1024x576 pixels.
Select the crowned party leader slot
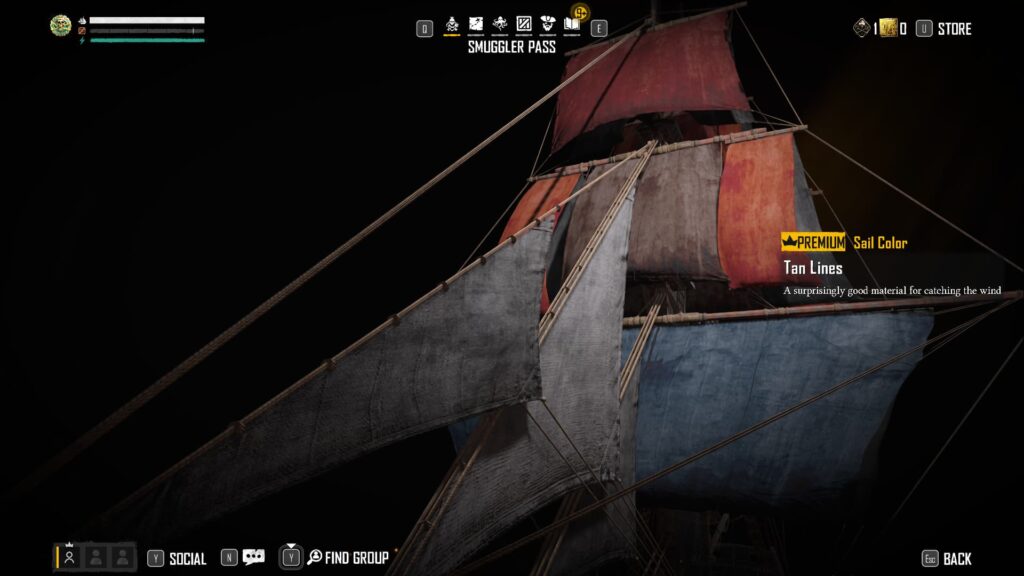pos(69,558)
